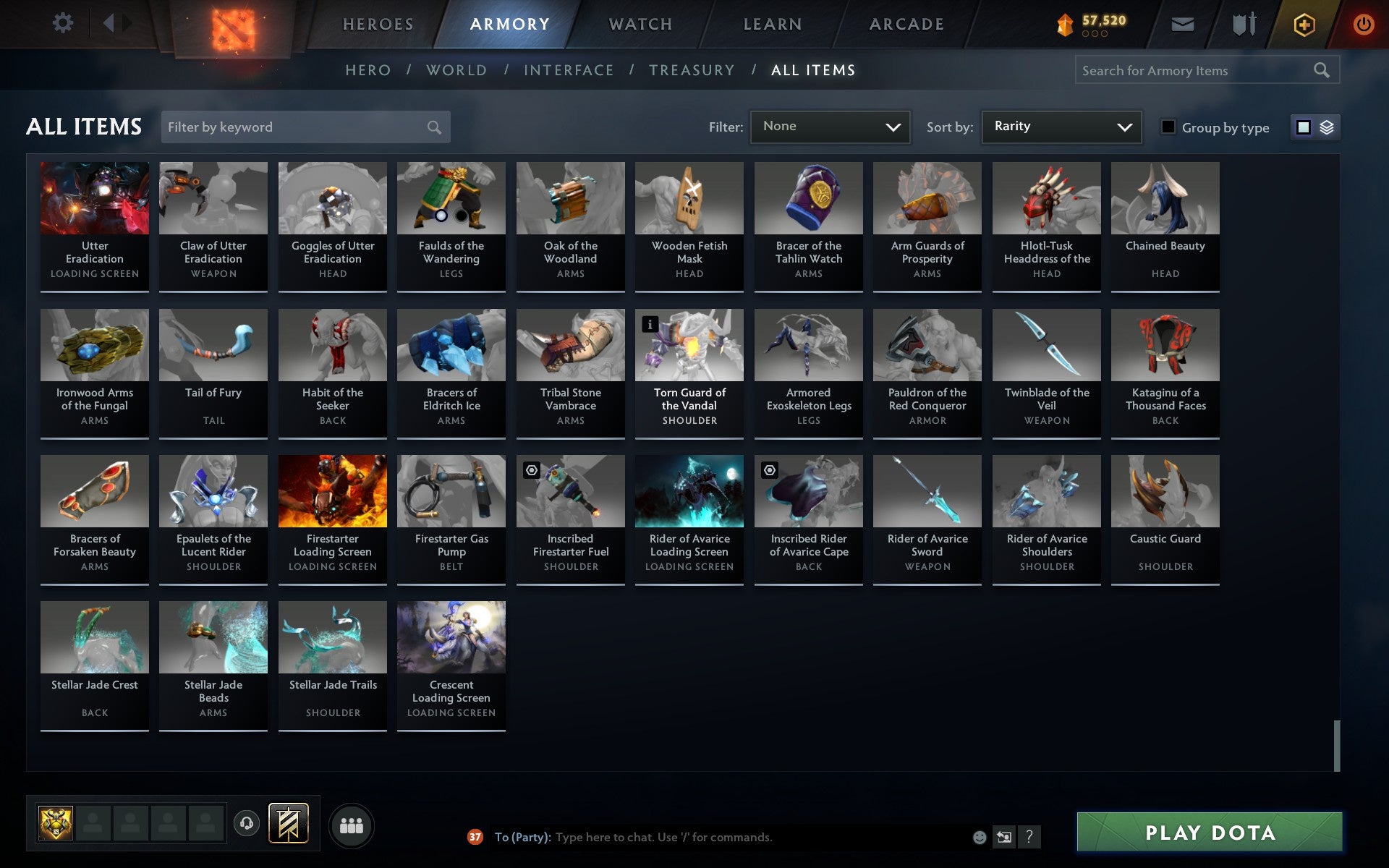The image size is (1389, 868).
Task: Switch to the stacked grid view toggle
Action: pyautogui.click(x=1326, y=127)
